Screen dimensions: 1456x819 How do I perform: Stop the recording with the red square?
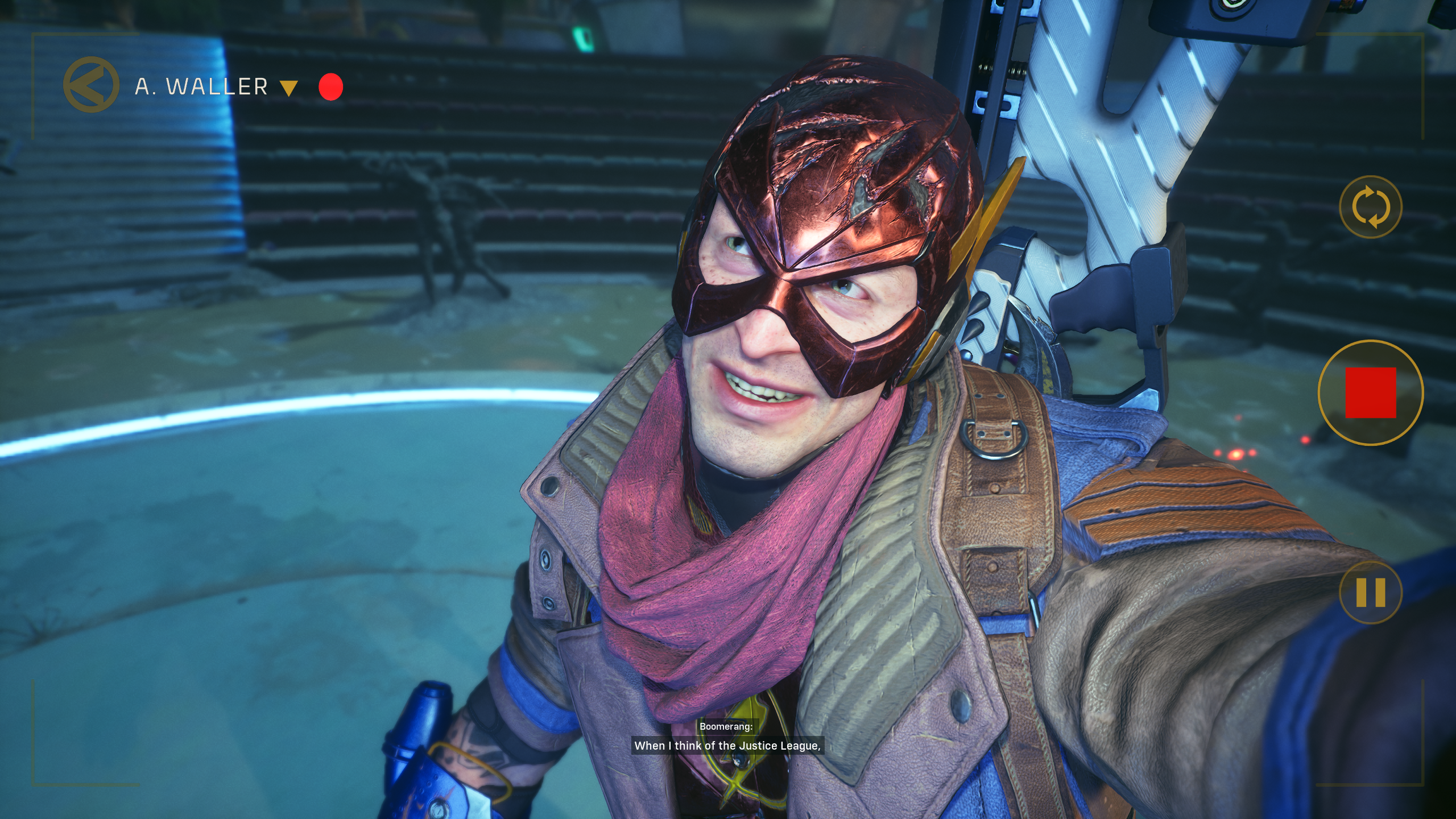(1371, 392)
